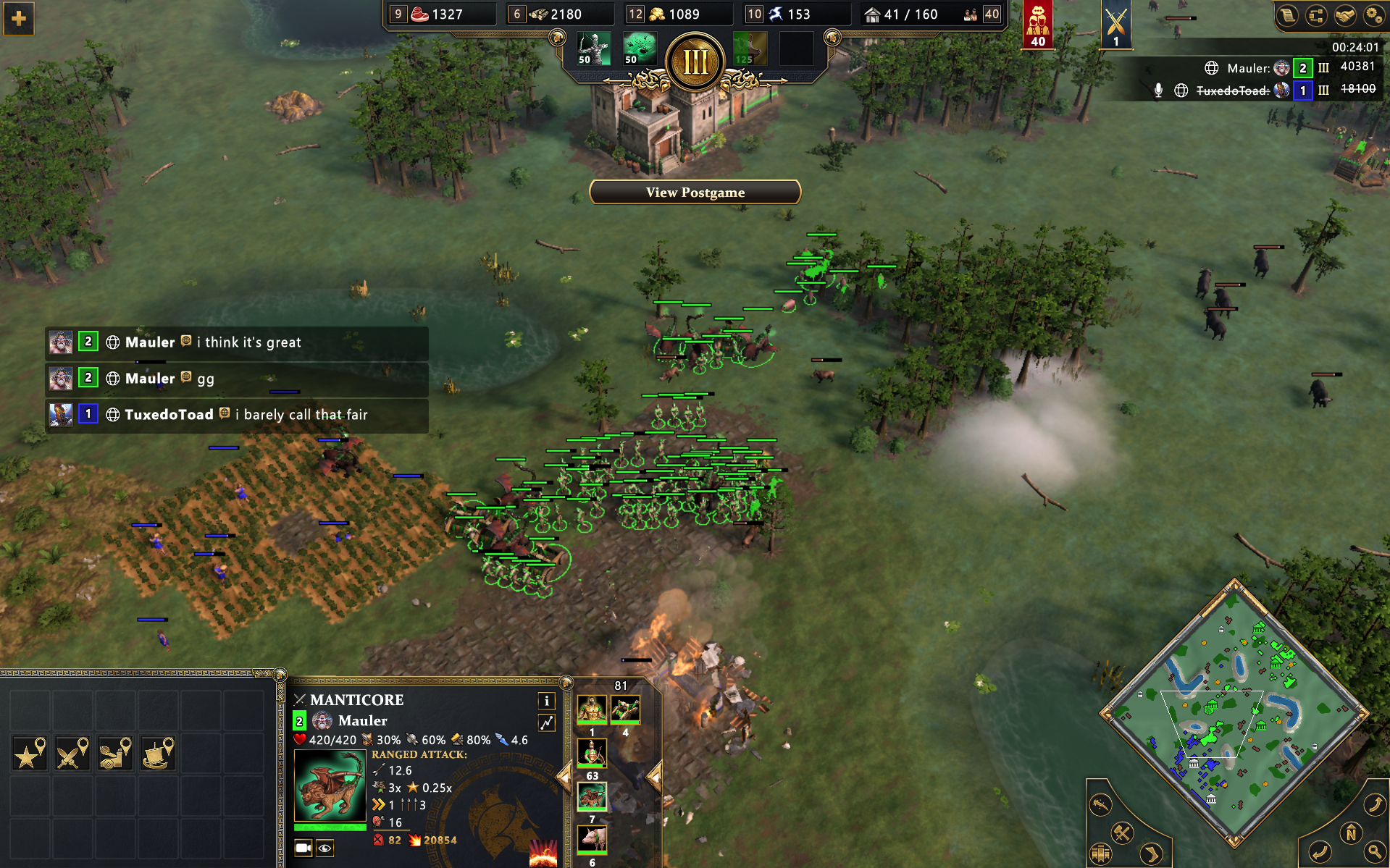Open the Manticore info details button
This screenshot has width=1390, height=868.
point(547,700)
